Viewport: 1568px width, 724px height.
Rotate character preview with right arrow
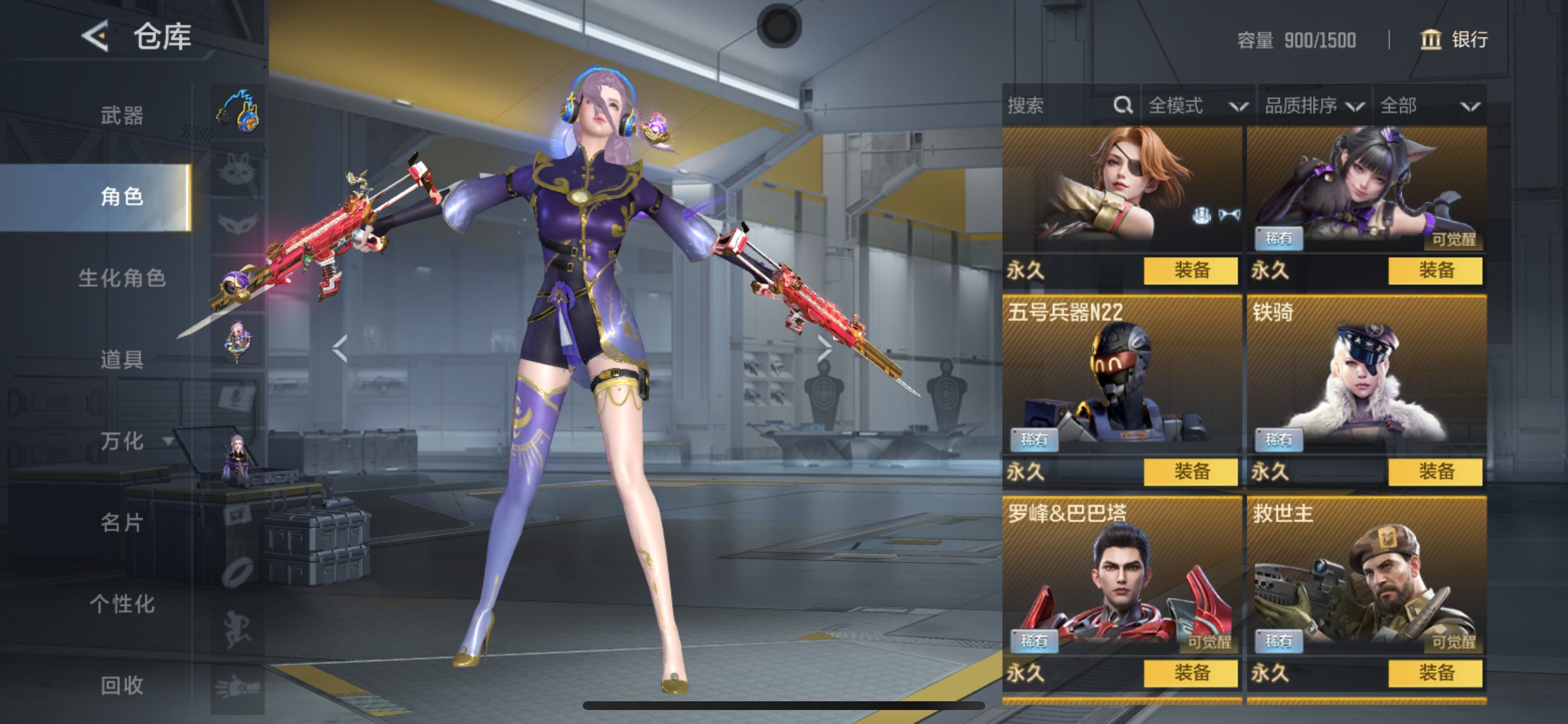tap(824, 348)
